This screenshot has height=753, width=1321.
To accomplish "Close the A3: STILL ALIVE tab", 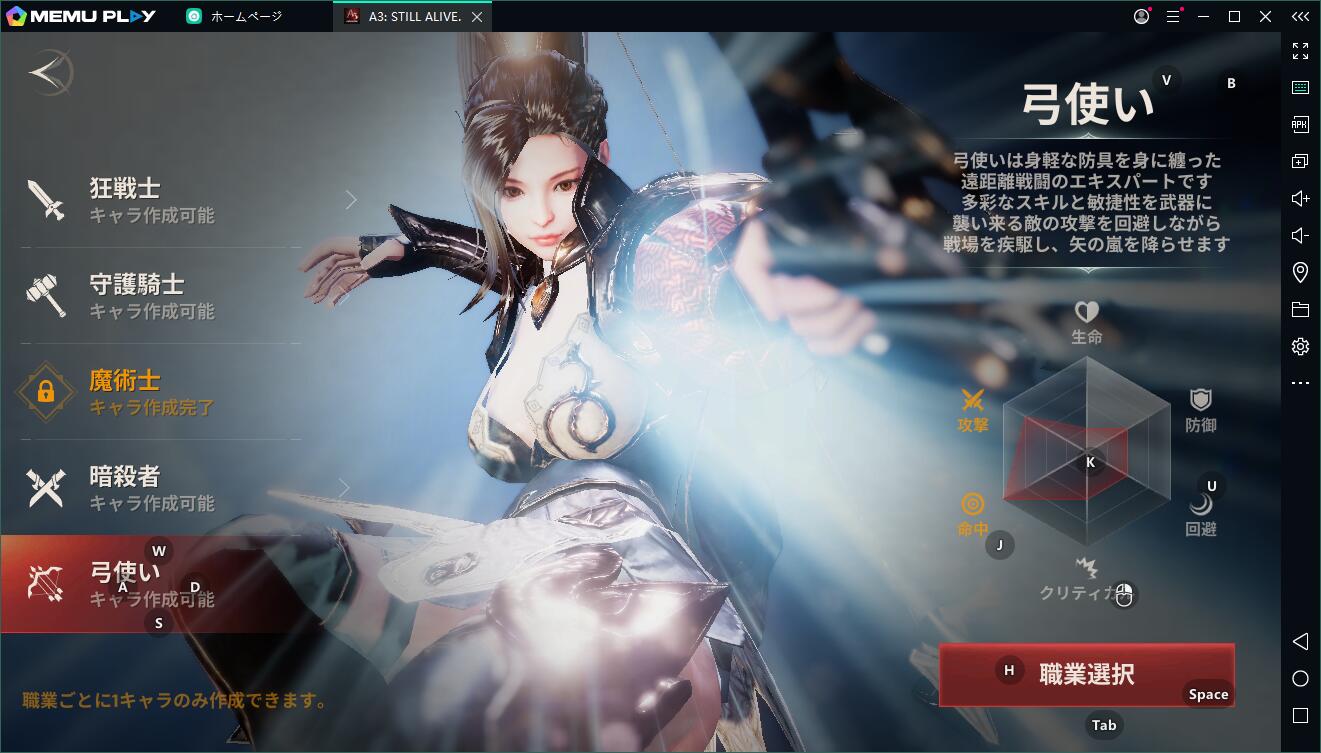I will coord(477,17).
